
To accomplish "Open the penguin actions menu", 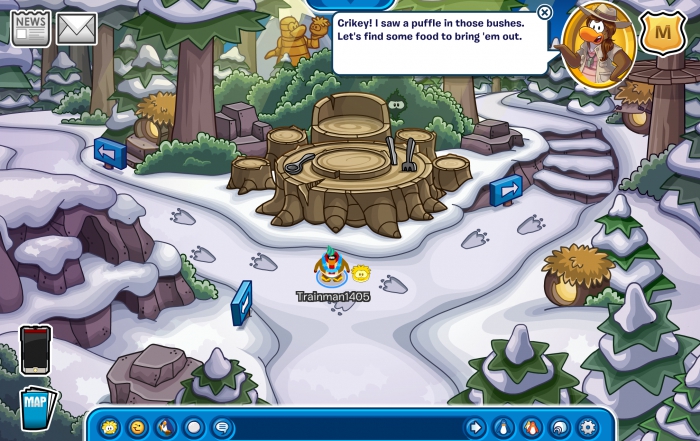I will tap(166, 427).
